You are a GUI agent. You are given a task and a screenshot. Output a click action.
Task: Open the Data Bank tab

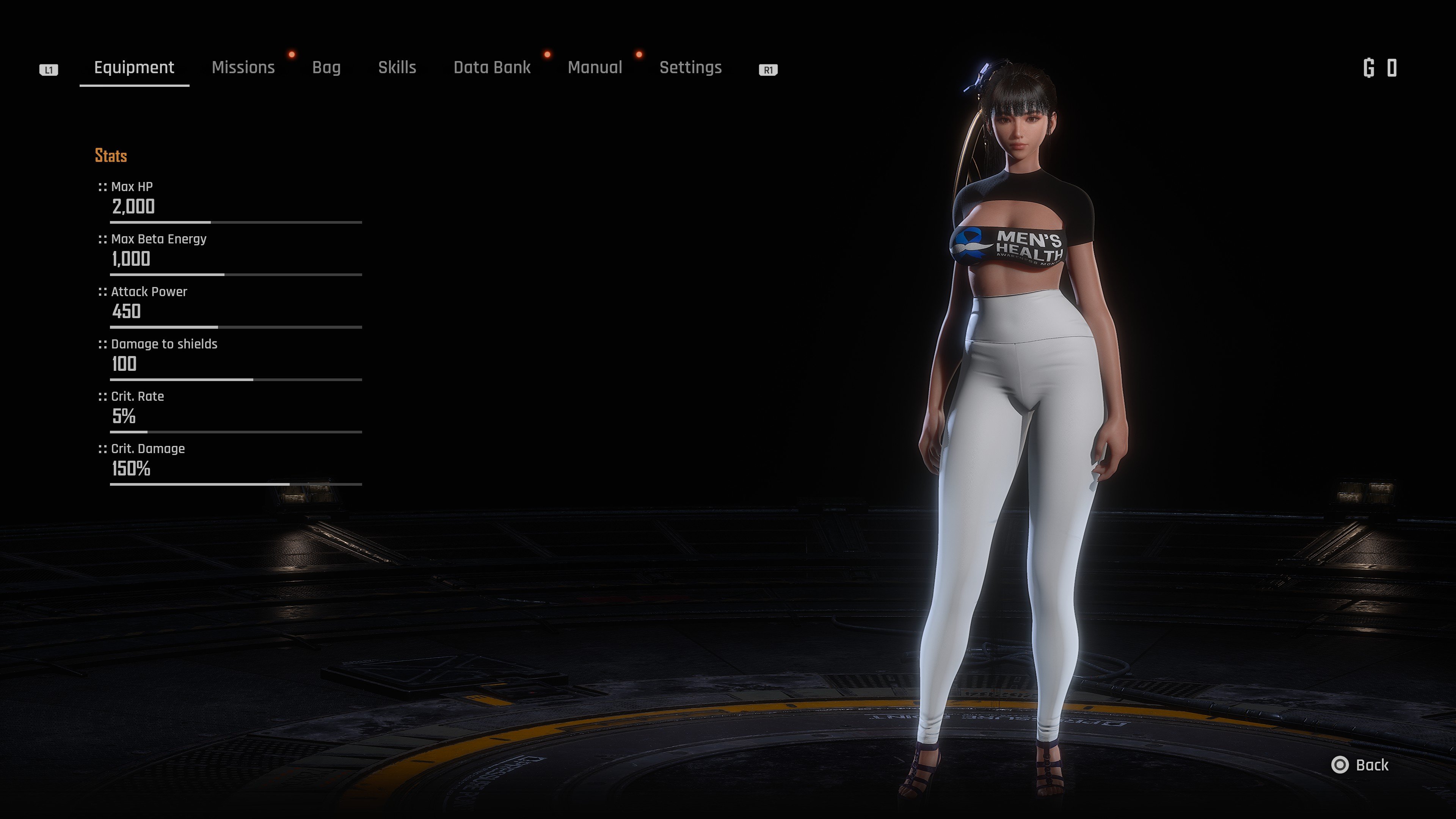[492, 68]
